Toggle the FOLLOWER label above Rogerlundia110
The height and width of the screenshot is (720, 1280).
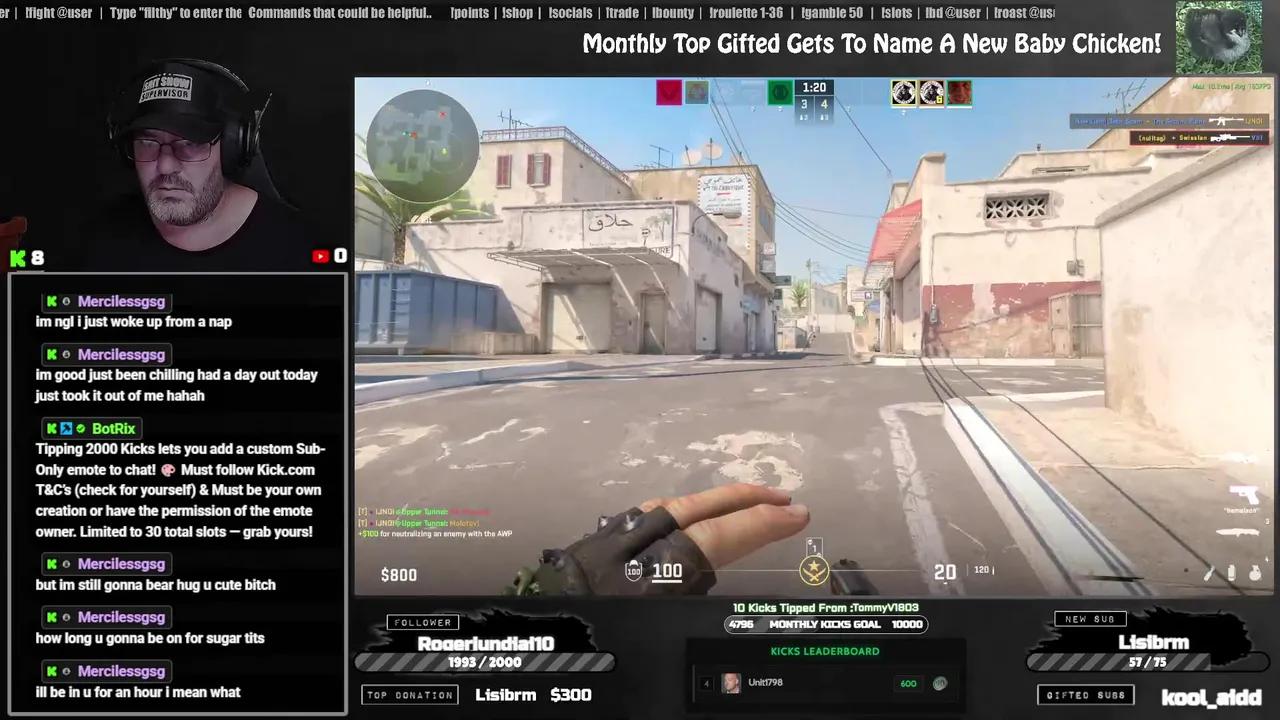(x=423, y=621)
